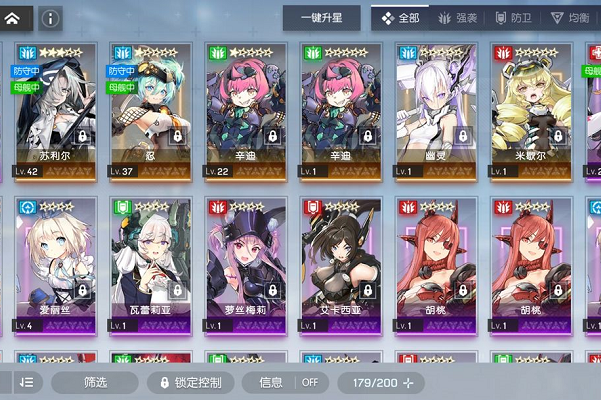Pick the Lv.1 辛迪 card
The image size is (601, 400).
339,110
